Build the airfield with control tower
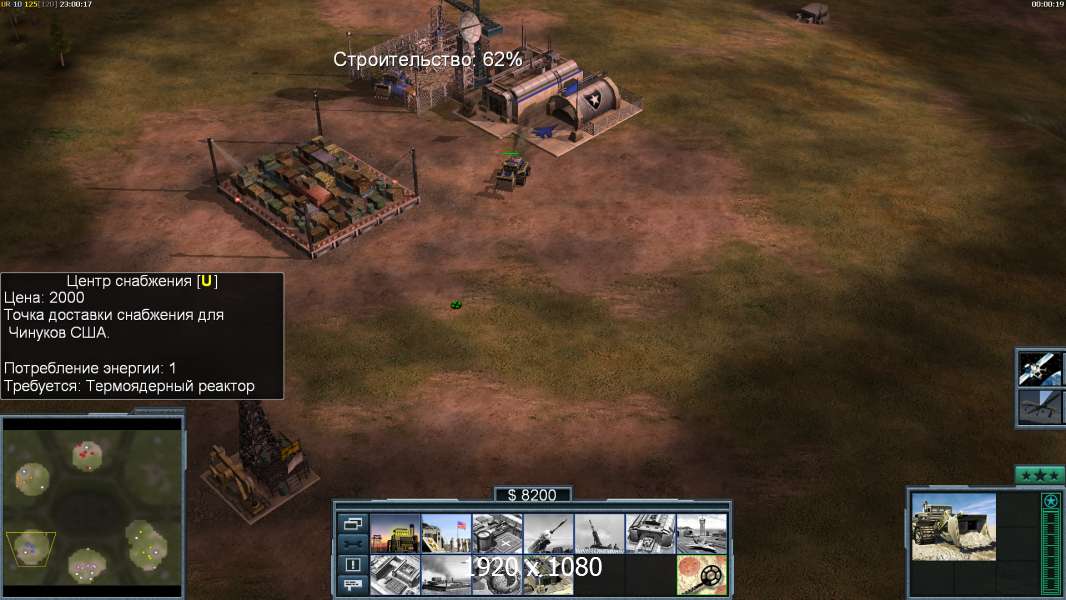 tap(701, 533)
